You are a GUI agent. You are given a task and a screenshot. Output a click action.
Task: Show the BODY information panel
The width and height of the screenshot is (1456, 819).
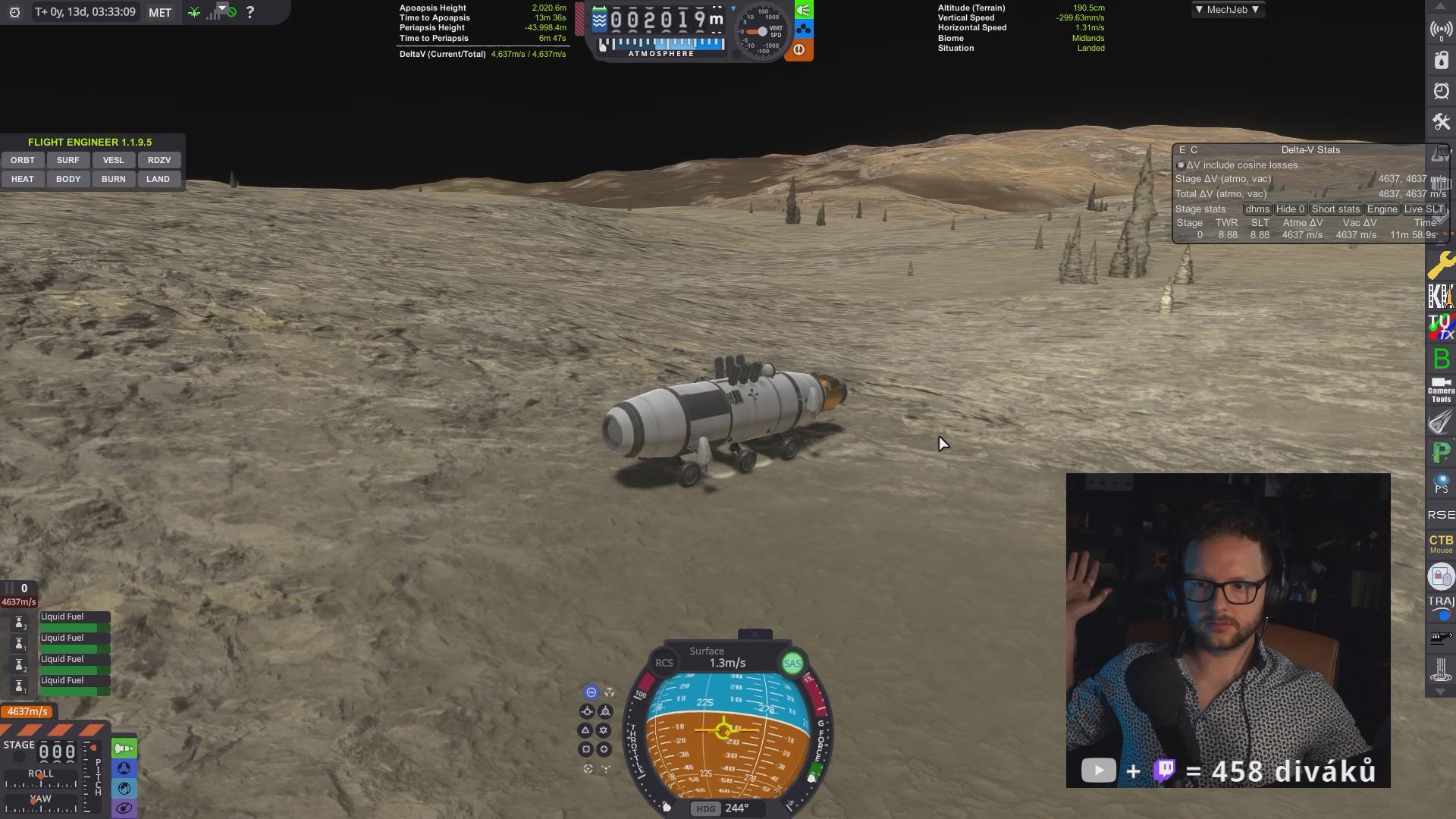68,179
